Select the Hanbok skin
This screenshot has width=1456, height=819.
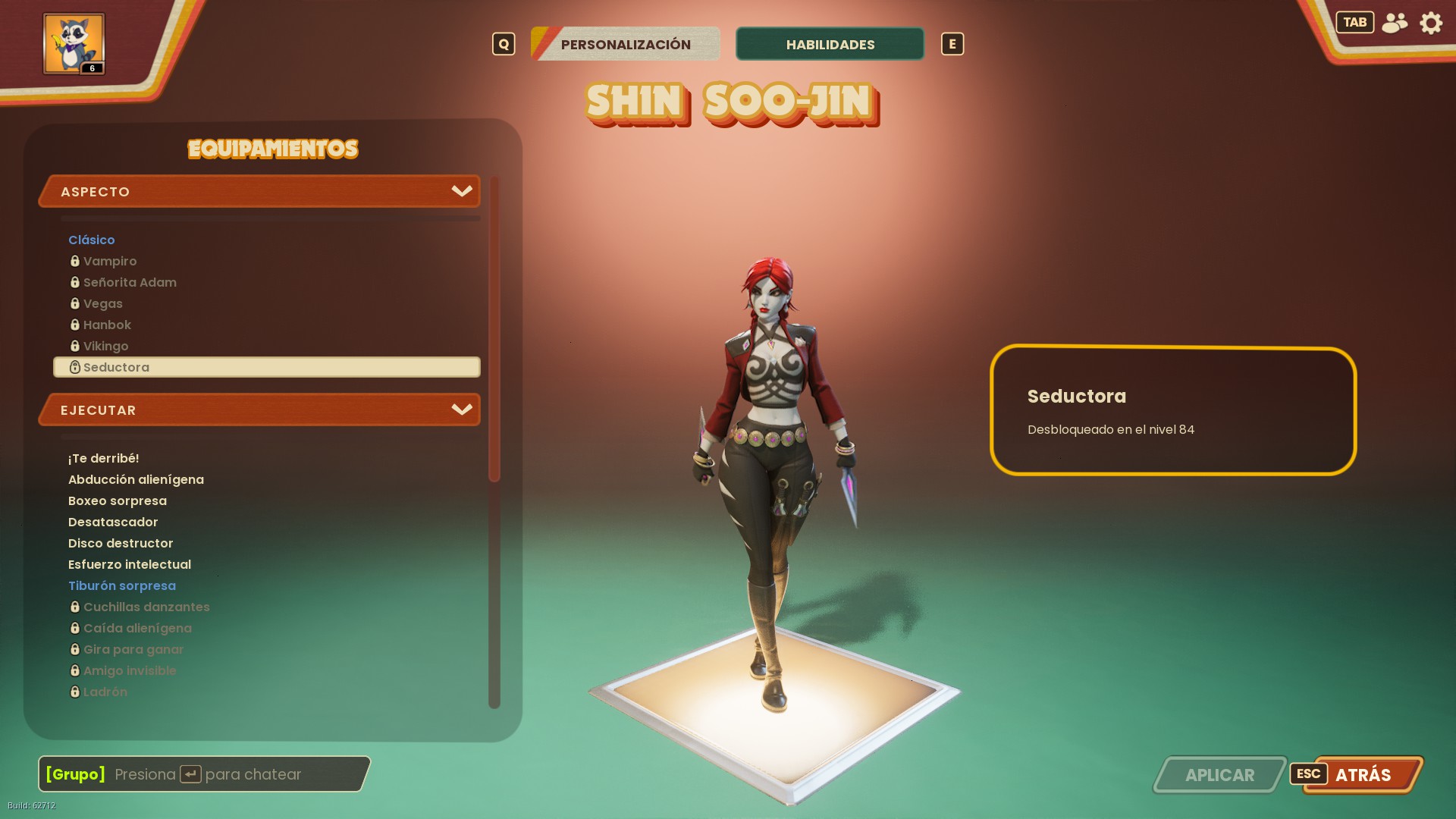[x=107, y=325]
